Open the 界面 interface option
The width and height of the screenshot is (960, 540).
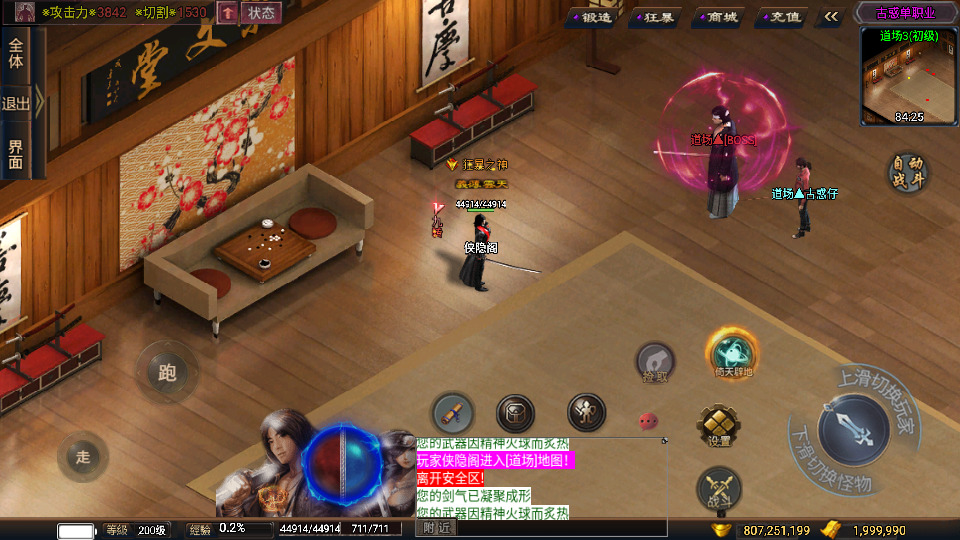(x=16, y=153)
